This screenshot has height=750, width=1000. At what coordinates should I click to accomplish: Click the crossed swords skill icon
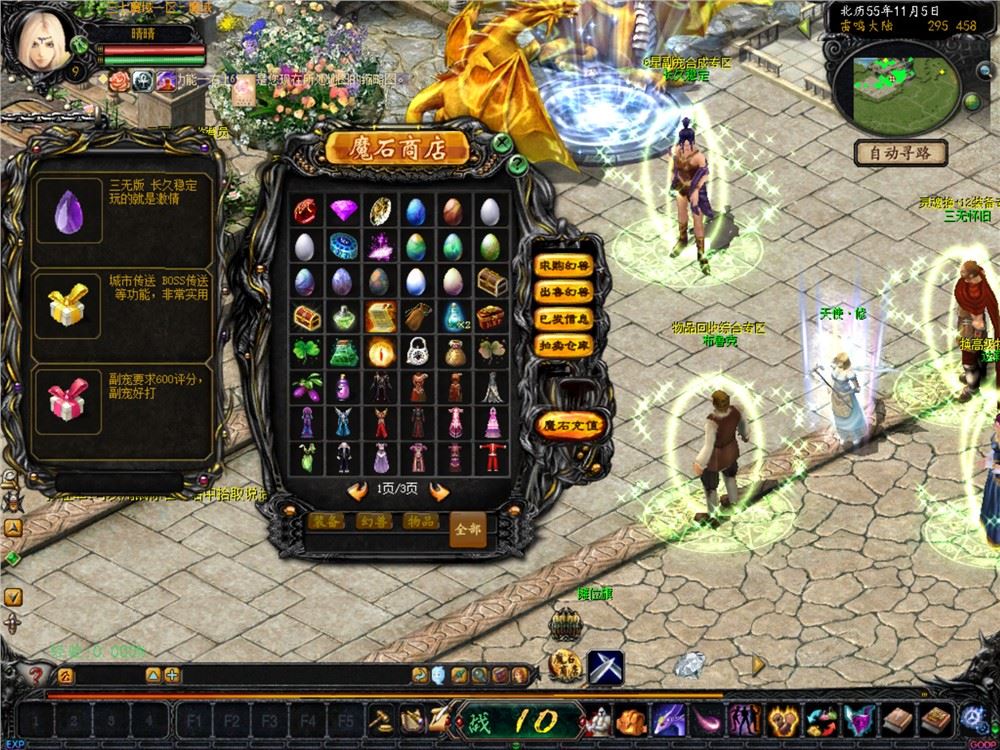(605, 667)
